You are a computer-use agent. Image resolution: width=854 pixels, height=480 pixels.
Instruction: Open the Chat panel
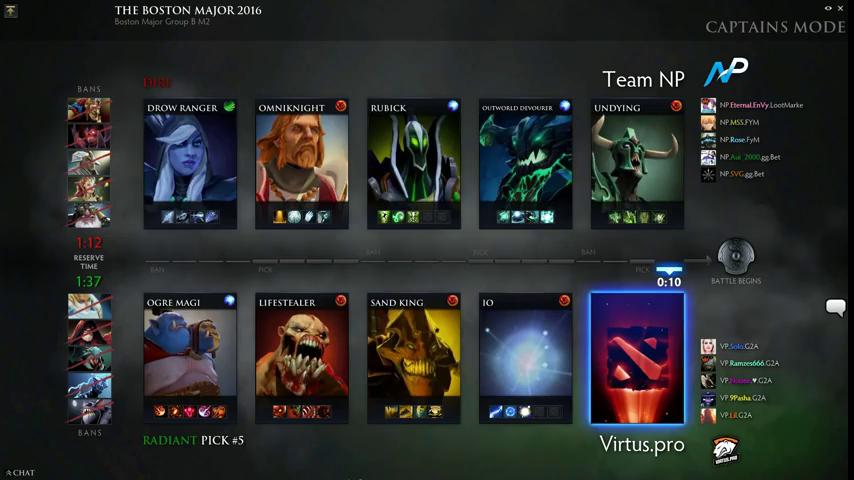[20, 473]
